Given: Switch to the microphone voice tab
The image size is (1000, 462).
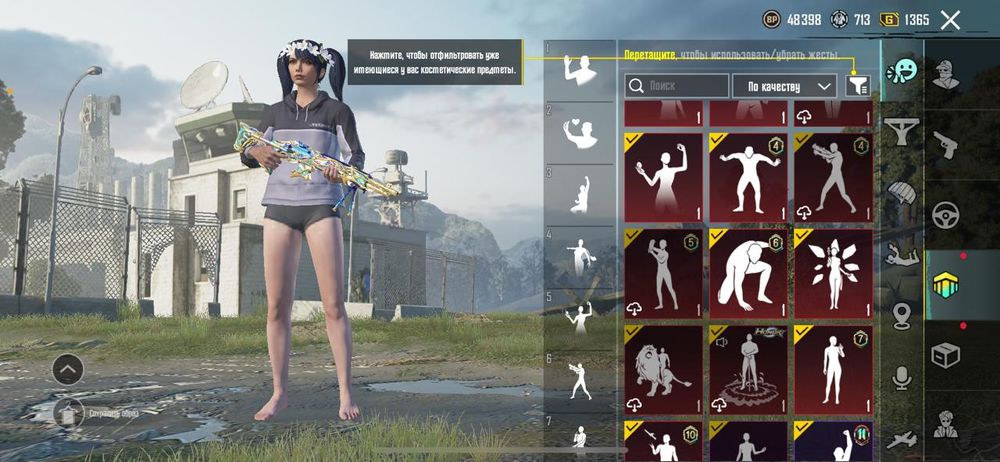Looking at the screenshot, I should [x=903, y=377].
